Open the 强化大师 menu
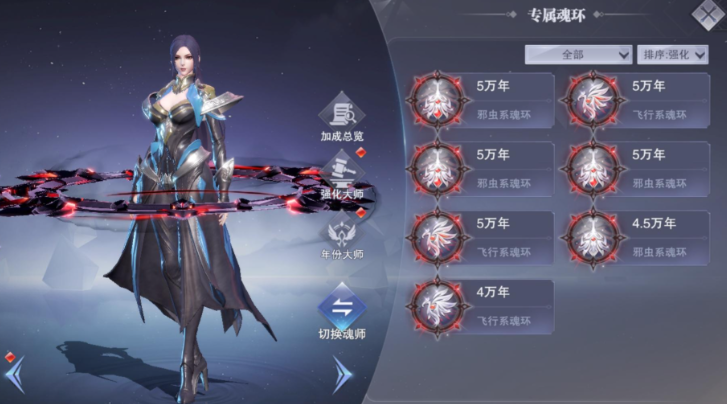Image resolution: width=727 pixels, height=404 pixels. click(342, 178)
